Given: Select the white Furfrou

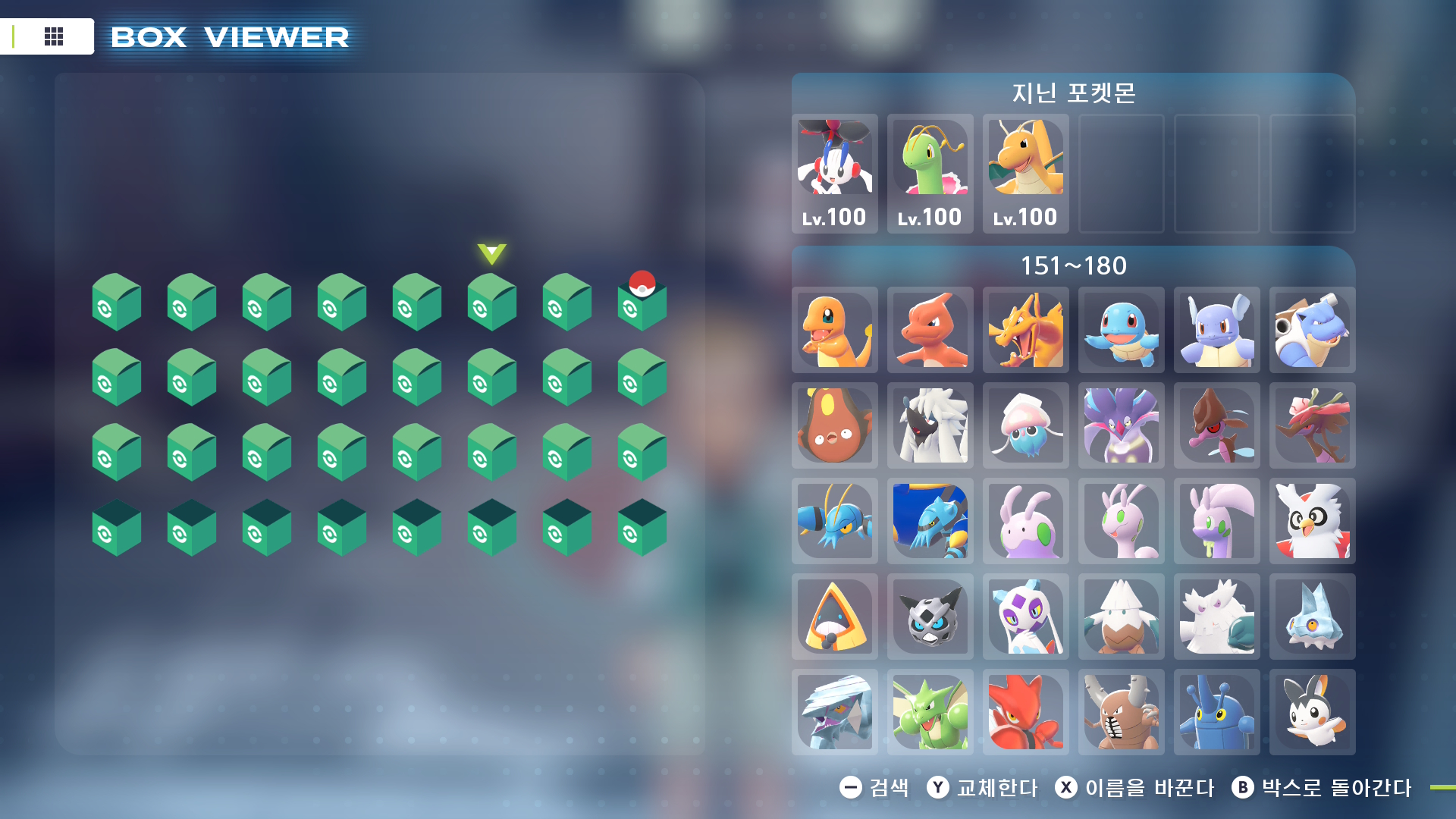Looking at the screenshot, I should (x=930, y=425).
